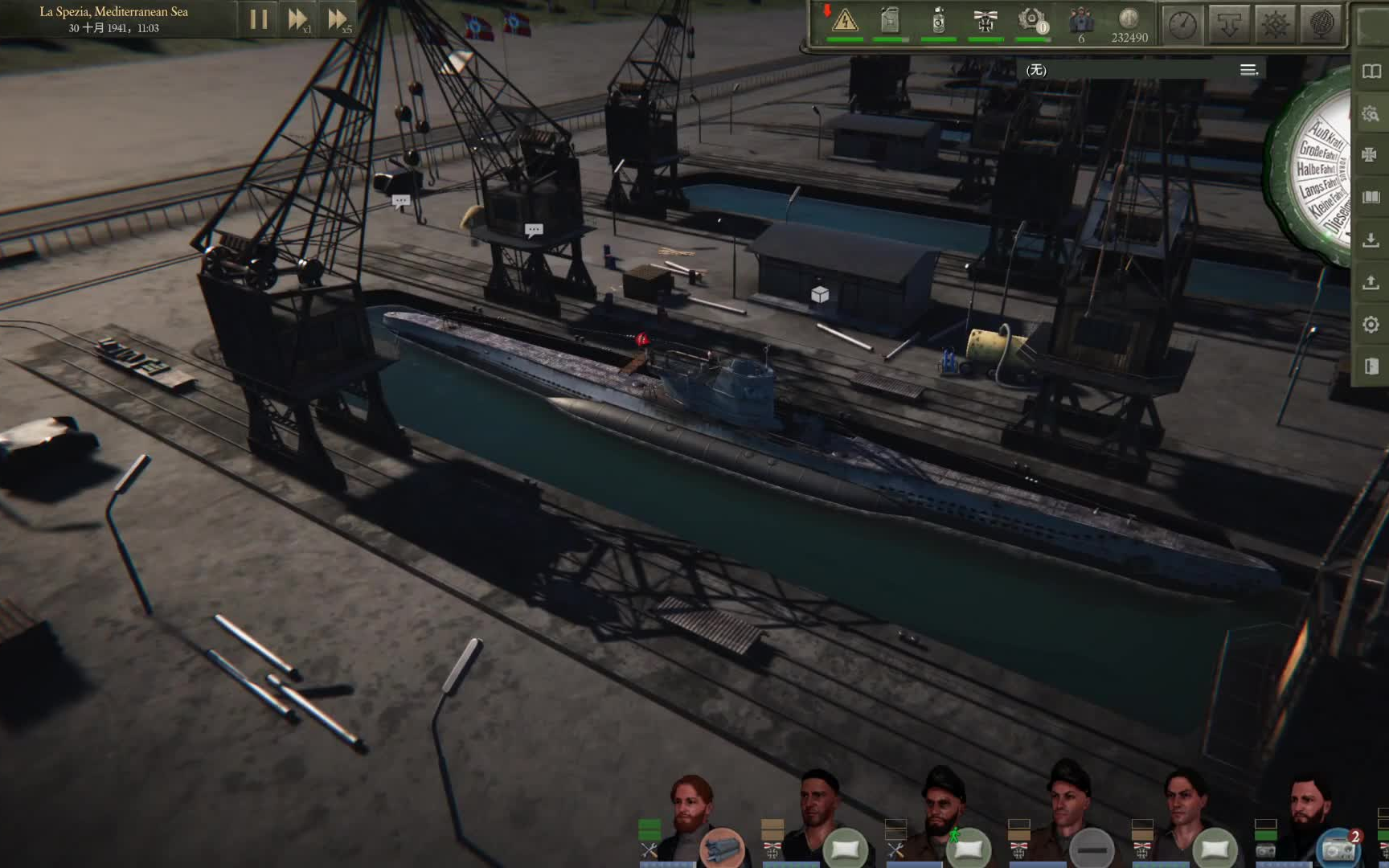The width and height of the screenshot is (1389, 868).
Task: Pause the game time
Action: 258,19
